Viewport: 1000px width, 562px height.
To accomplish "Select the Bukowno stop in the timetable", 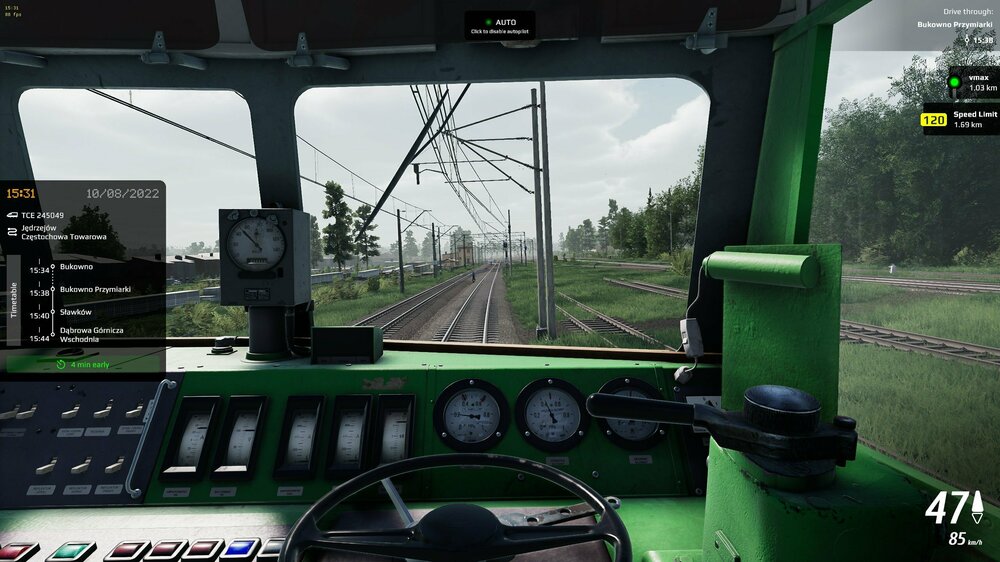I will point(76,268).
